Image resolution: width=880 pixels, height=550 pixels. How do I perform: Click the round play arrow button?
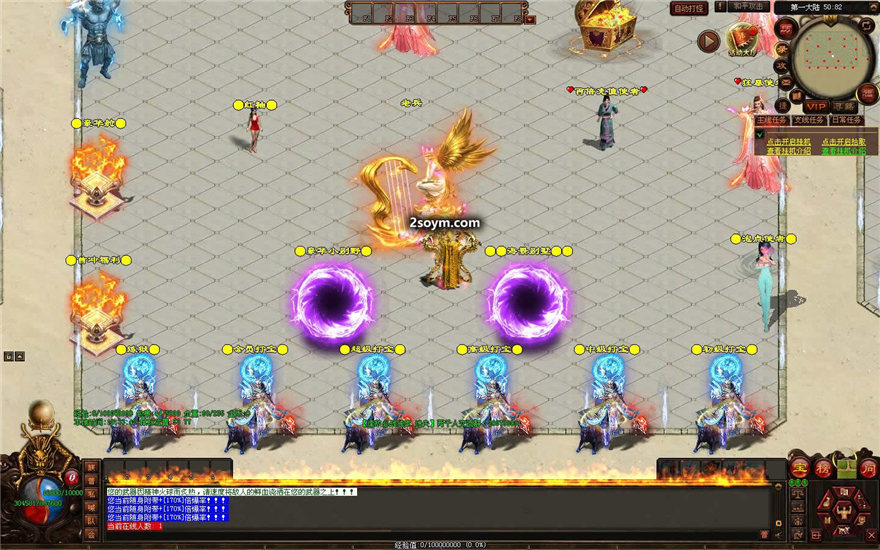(709, 41)
